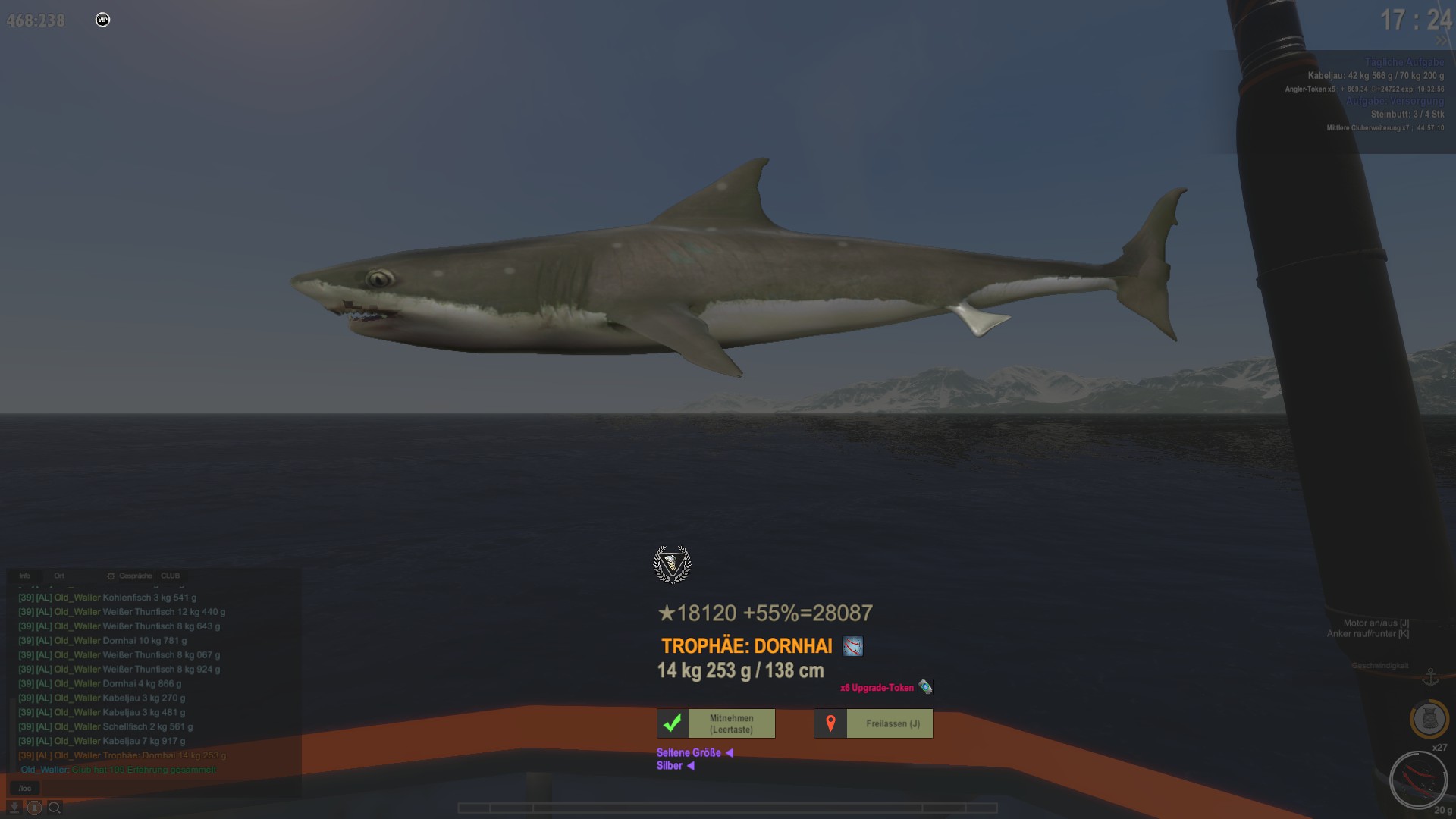Open the Ort chat tab

coord(59,576)
